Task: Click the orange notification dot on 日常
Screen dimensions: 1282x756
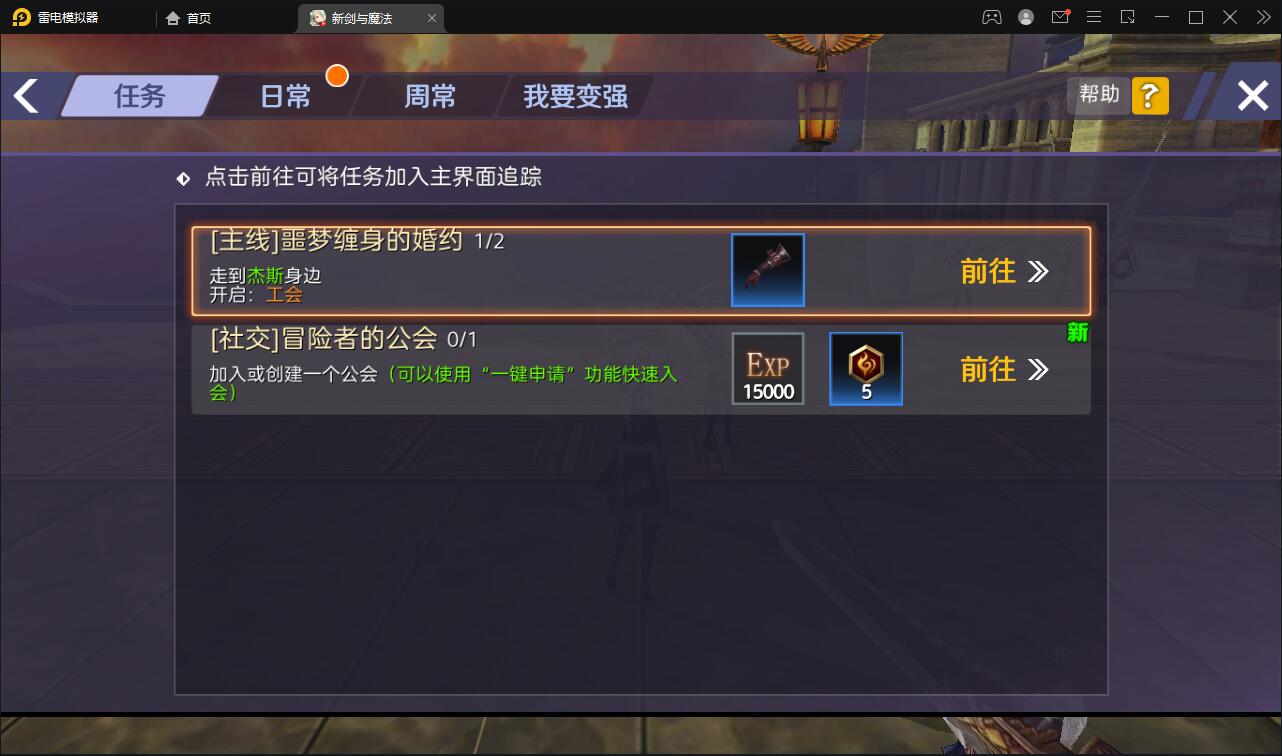Action: pyautogui.click(x=337, y=75)
